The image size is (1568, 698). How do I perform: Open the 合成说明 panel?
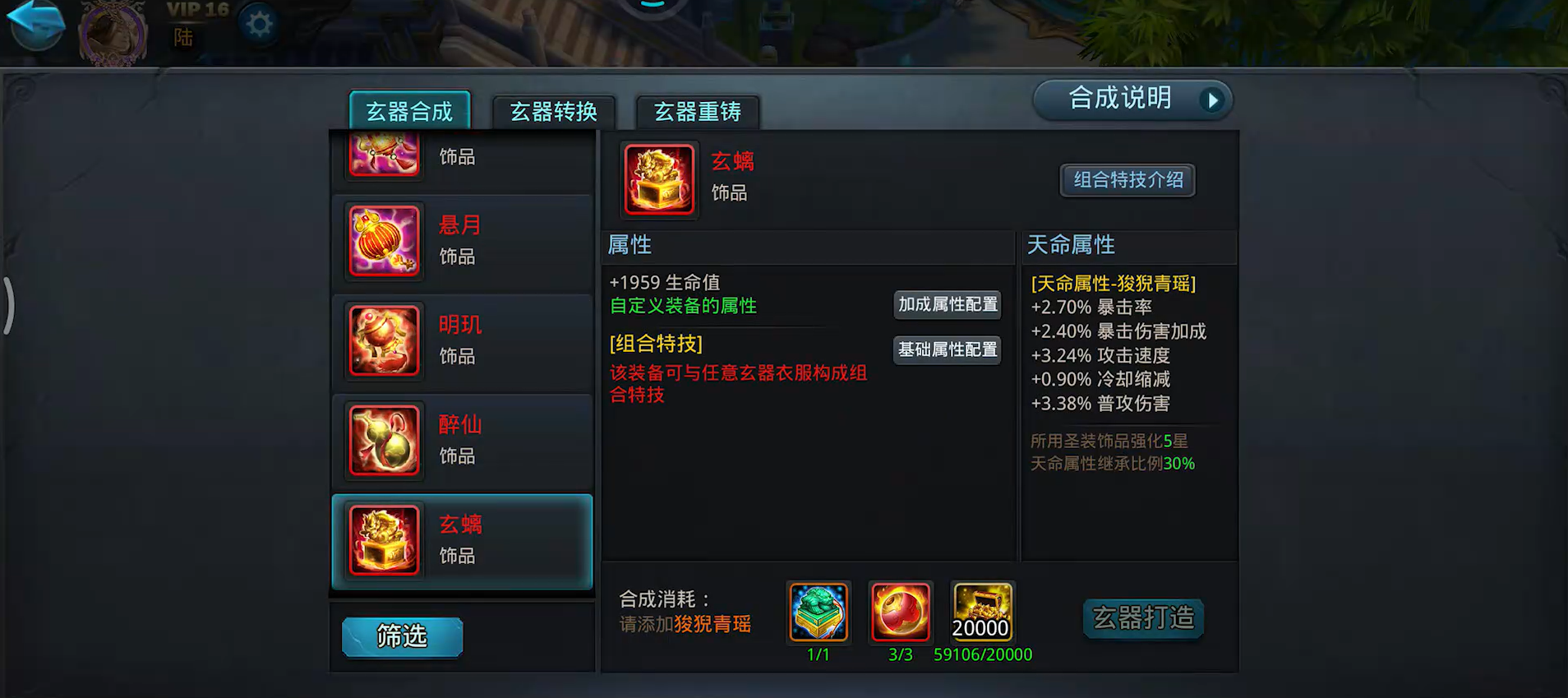(1132, 99)
